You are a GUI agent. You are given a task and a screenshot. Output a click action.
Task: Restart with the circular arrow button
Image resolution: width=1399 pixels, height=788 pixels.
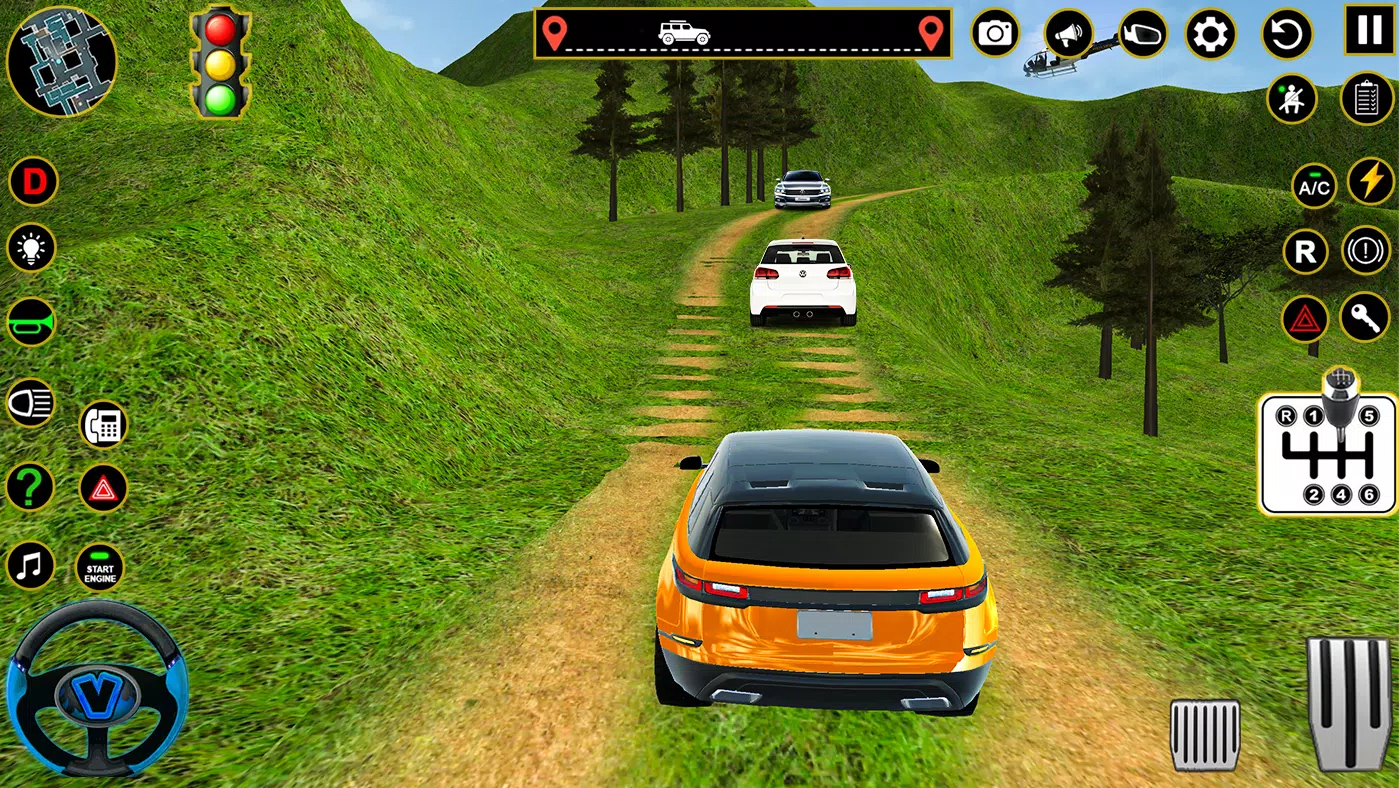pyautogui.click(x=1287, y=35)
